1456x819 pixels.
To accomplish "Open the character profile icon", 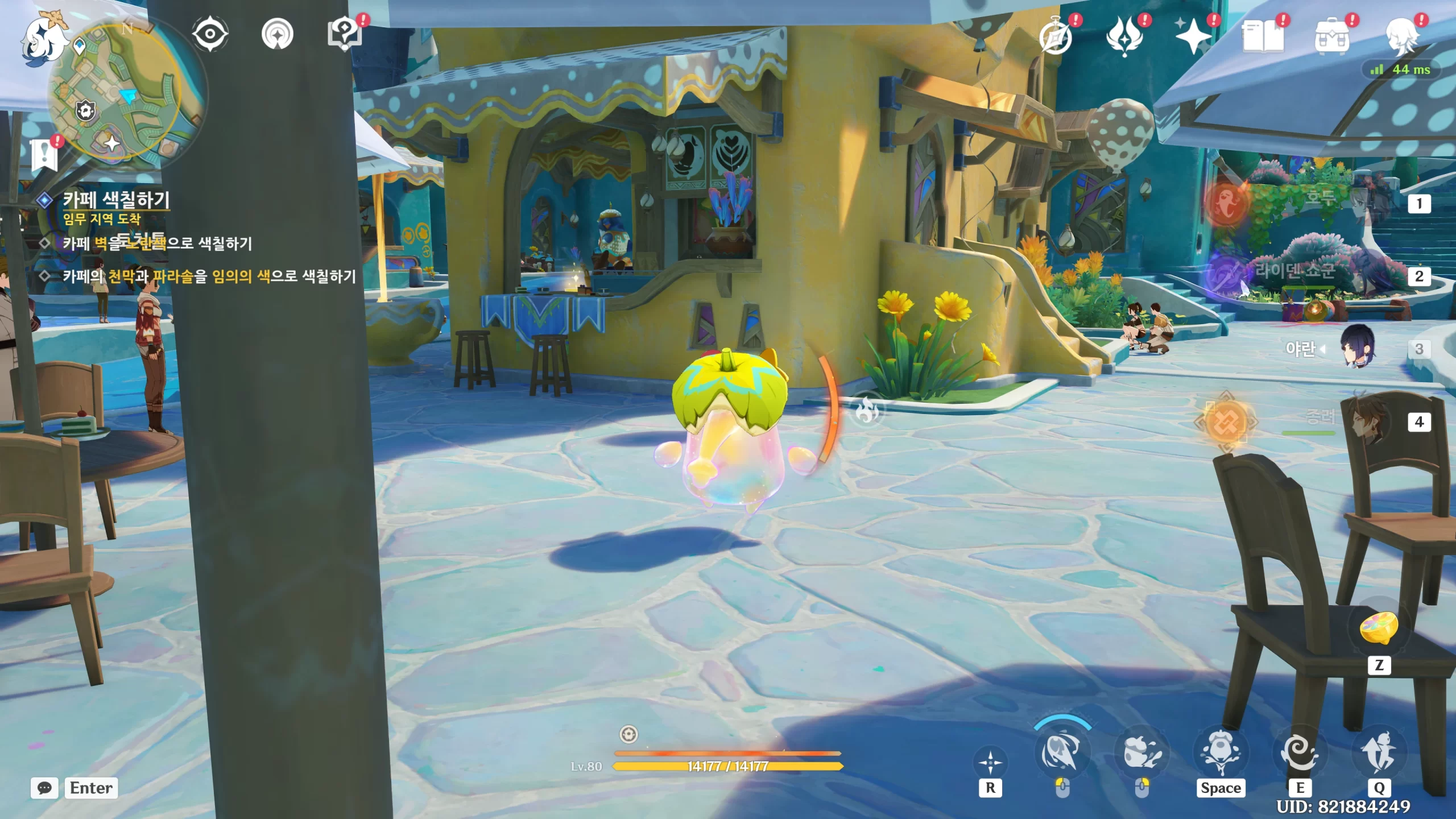I will [x=1401, y=37].
